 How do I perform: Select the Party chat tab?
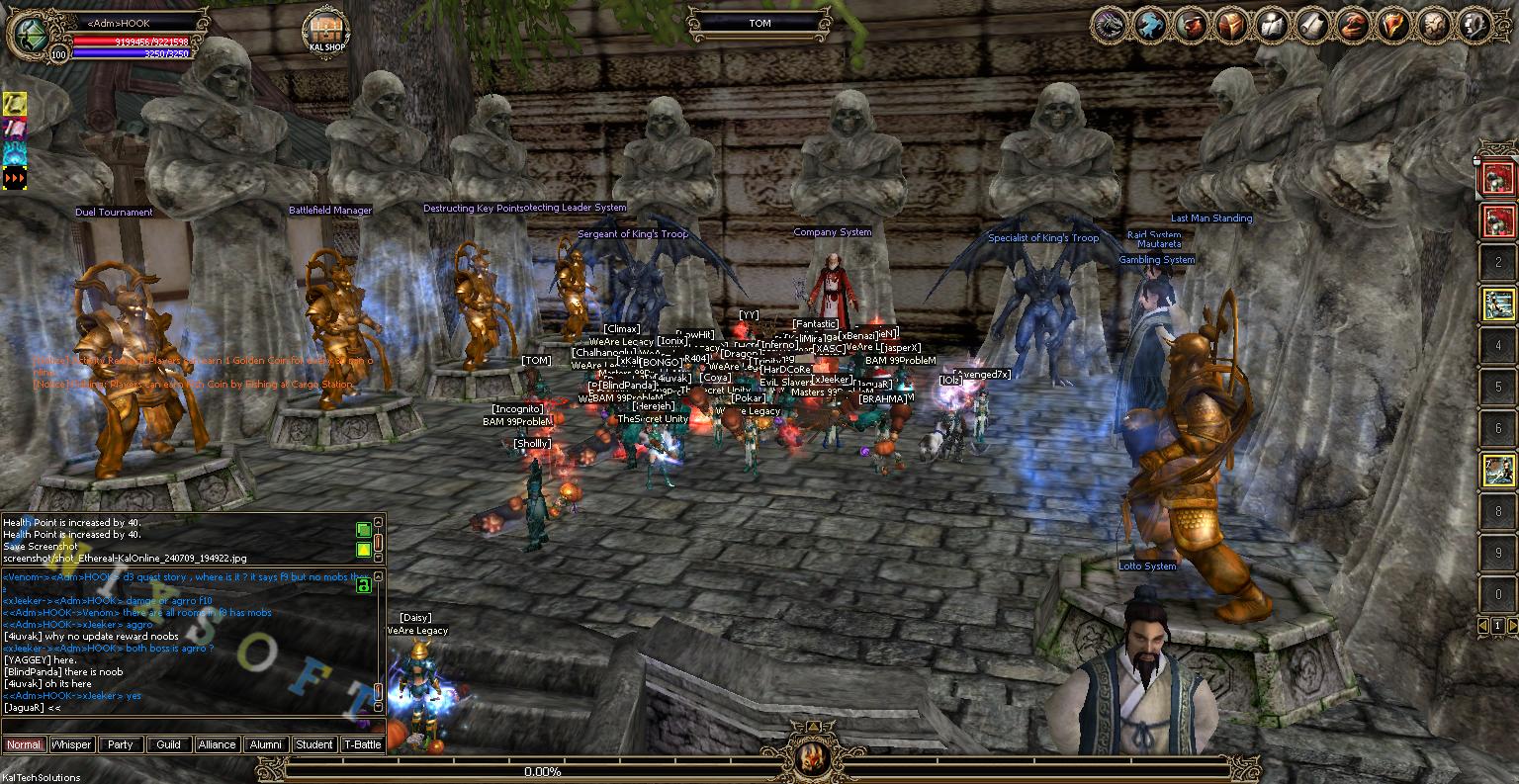click(121, 744)
